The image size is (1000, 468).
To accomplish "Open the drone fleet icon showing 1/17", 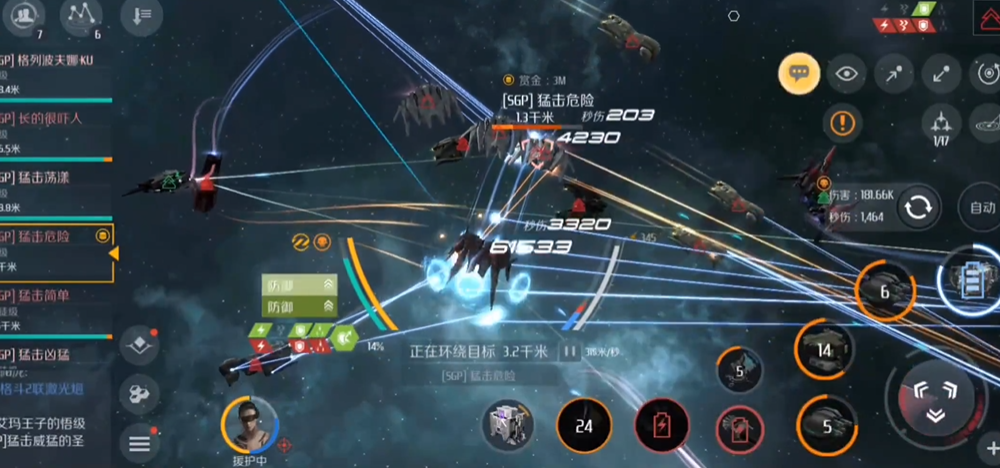I will [939, 125].
